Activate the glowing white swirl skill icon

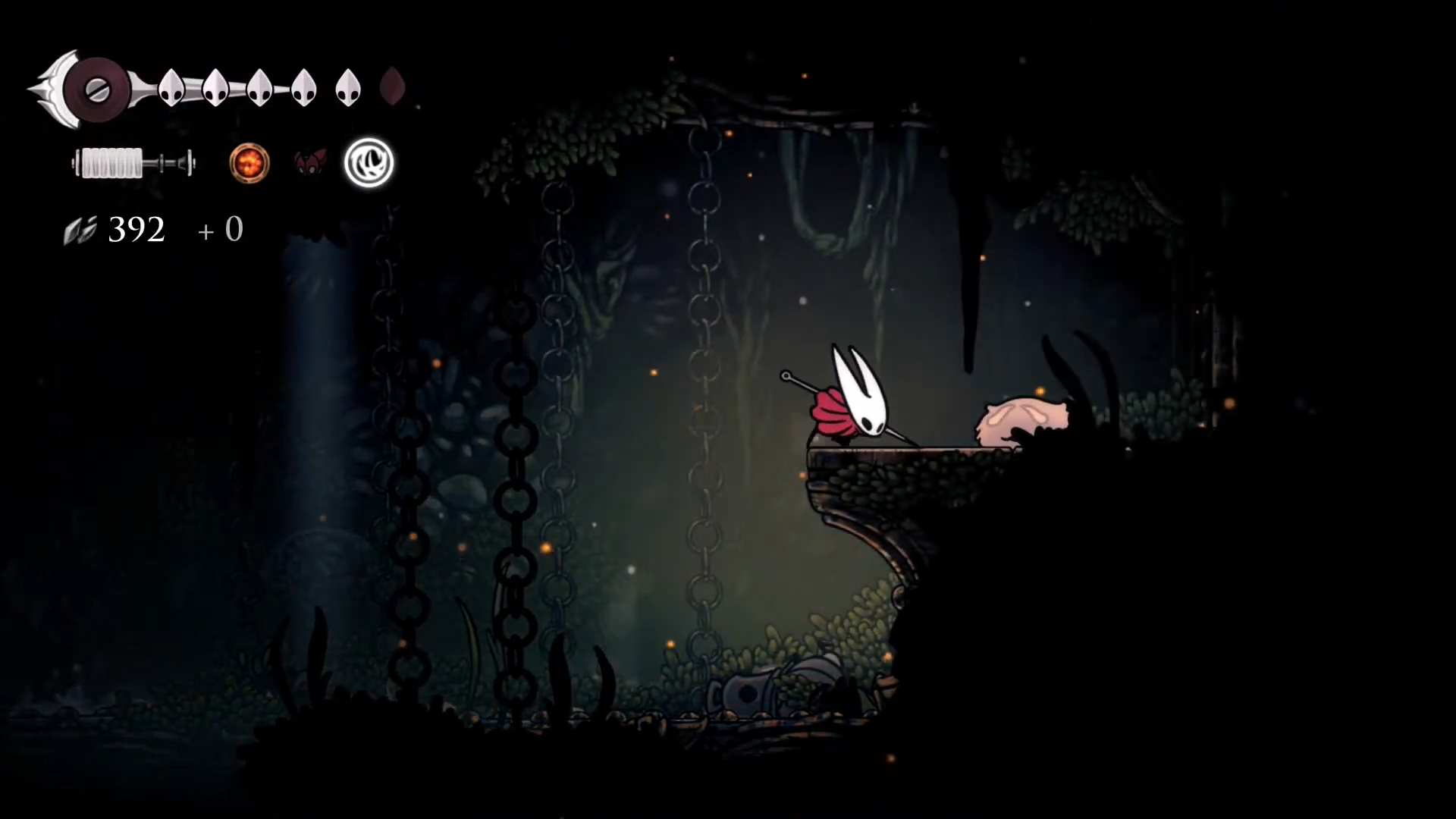[x=369, y=163]
